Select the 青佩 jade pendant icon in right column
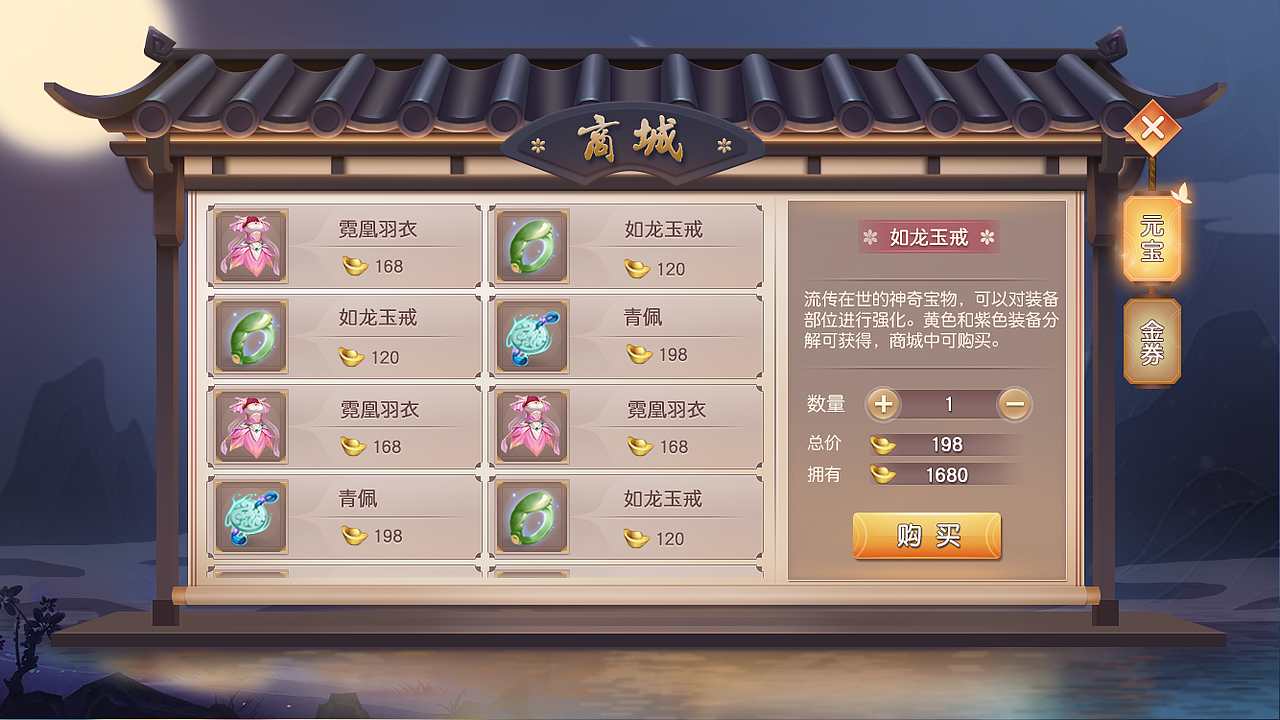1280x720 pixels. [532, 336]
